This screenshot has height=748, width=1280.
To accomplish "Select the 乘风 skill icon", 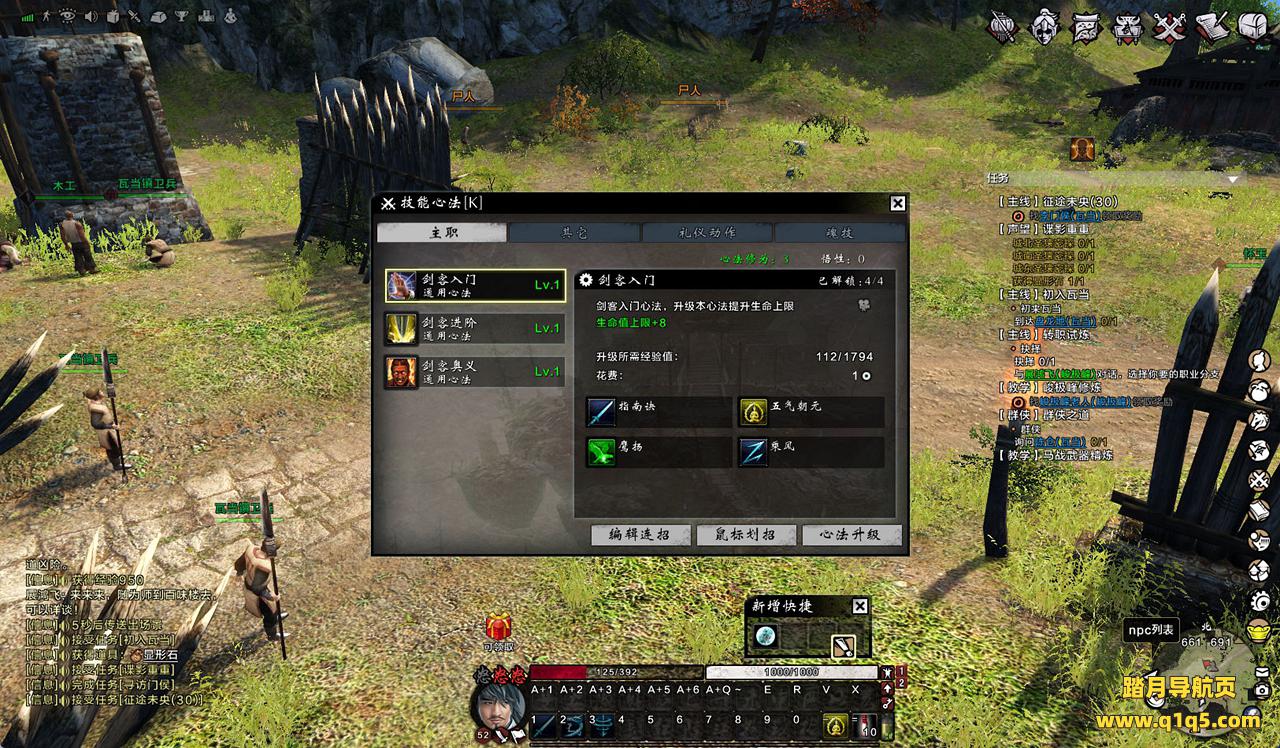I will pyautogui.click(x=753, y=451).
